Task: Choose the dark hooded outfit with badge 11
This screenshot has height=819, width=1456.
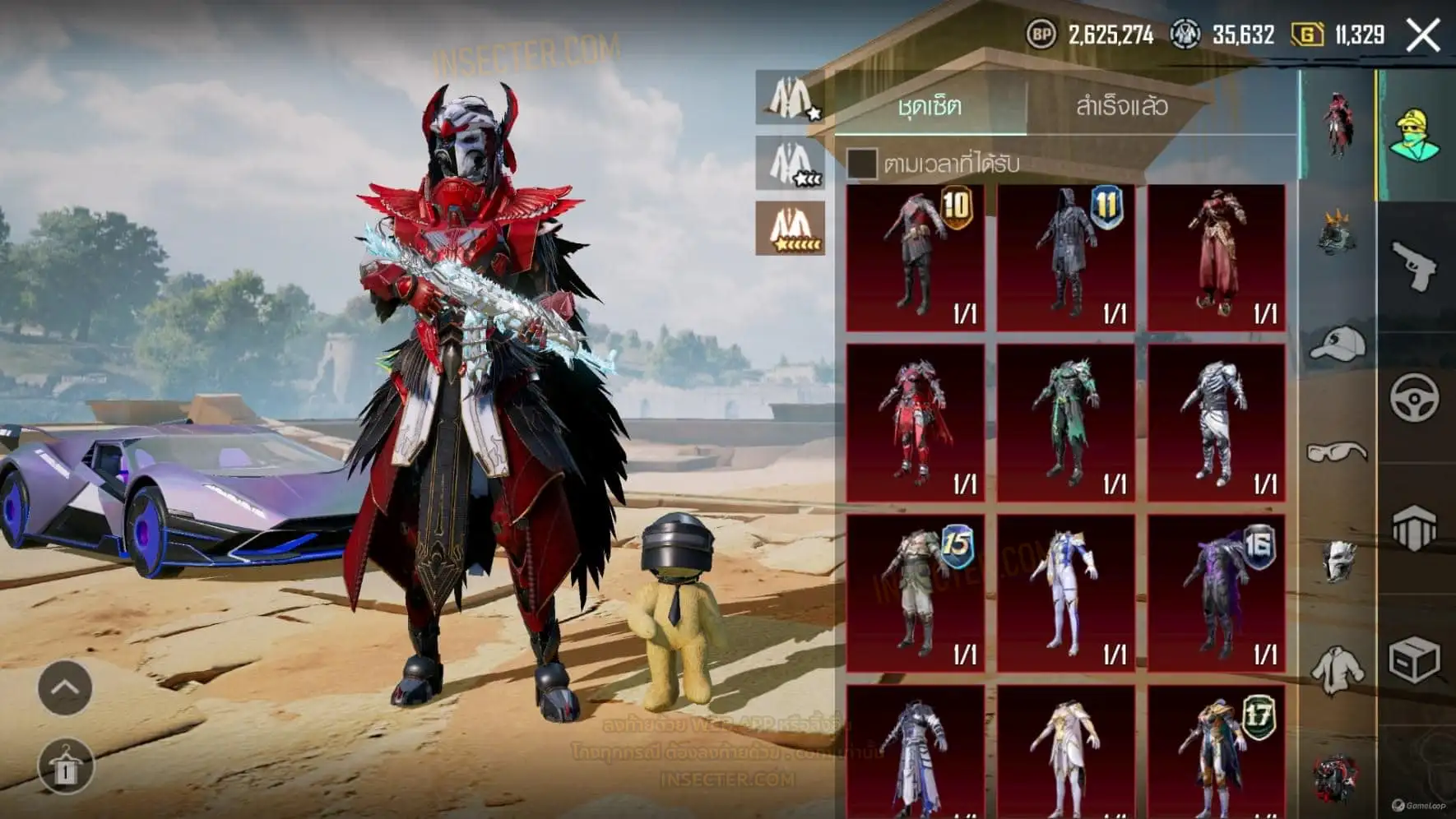Action: [1066, 257]
